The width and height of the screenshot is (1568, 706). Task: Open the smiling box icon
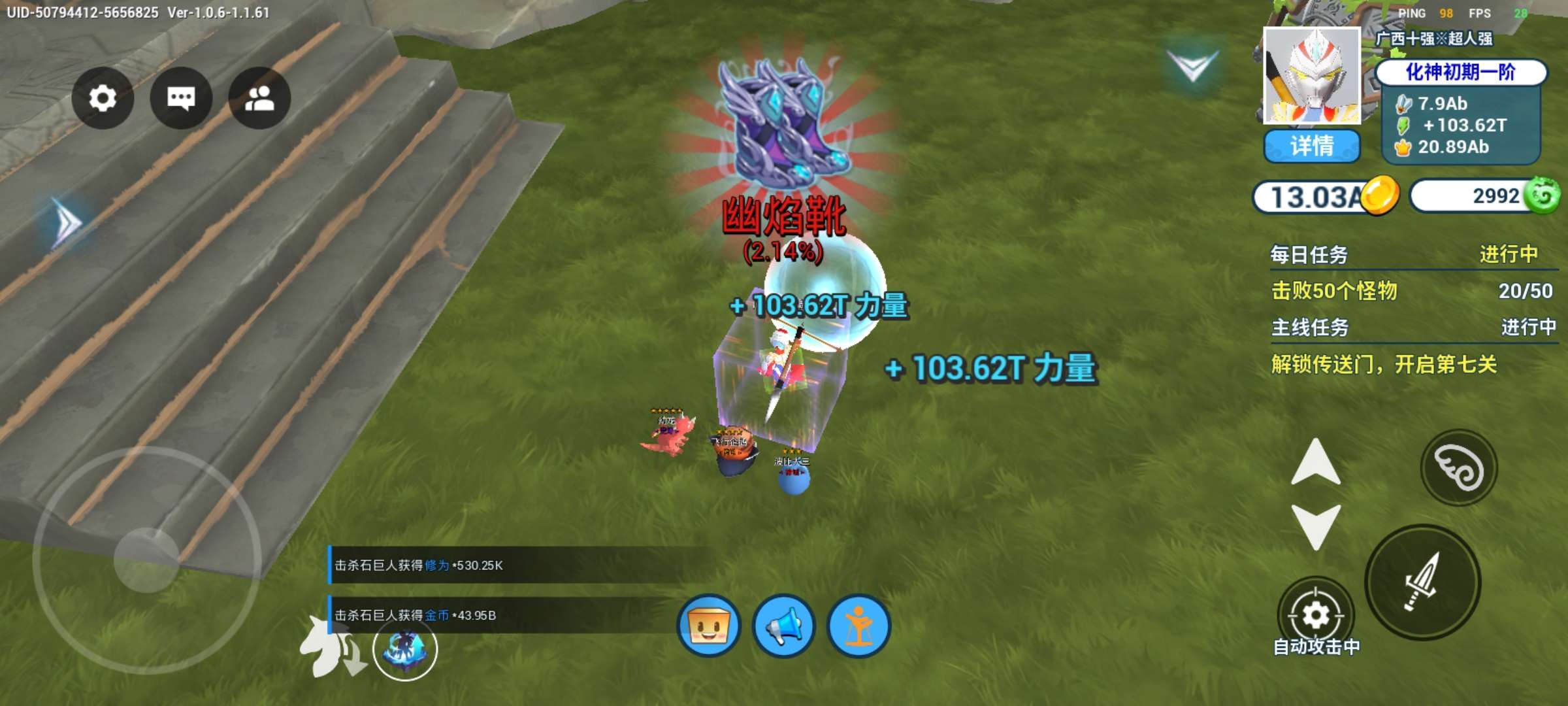tap(709, 626)
